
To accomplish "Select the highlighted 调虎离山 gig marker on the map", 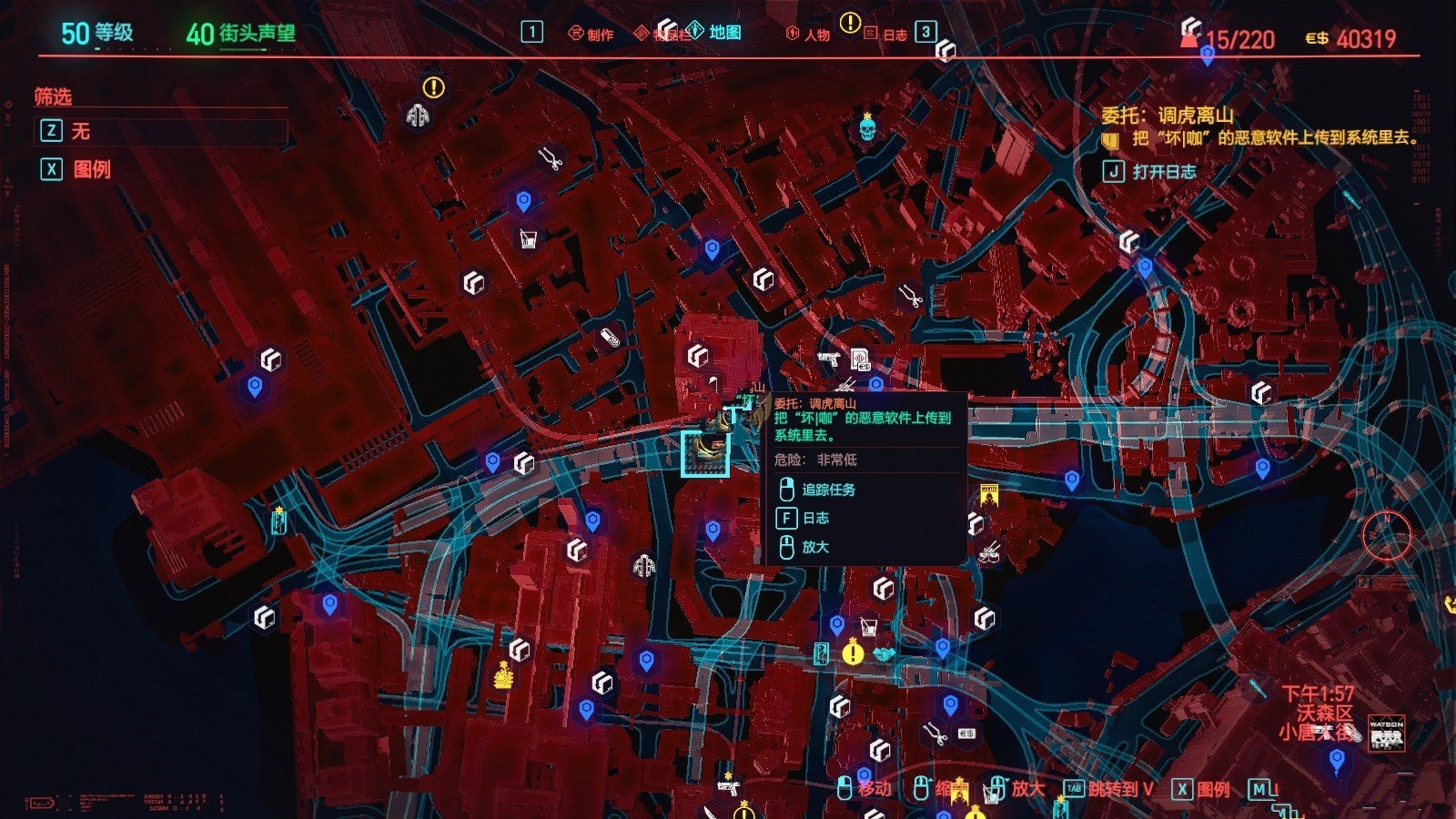I will tap(705, 453).
